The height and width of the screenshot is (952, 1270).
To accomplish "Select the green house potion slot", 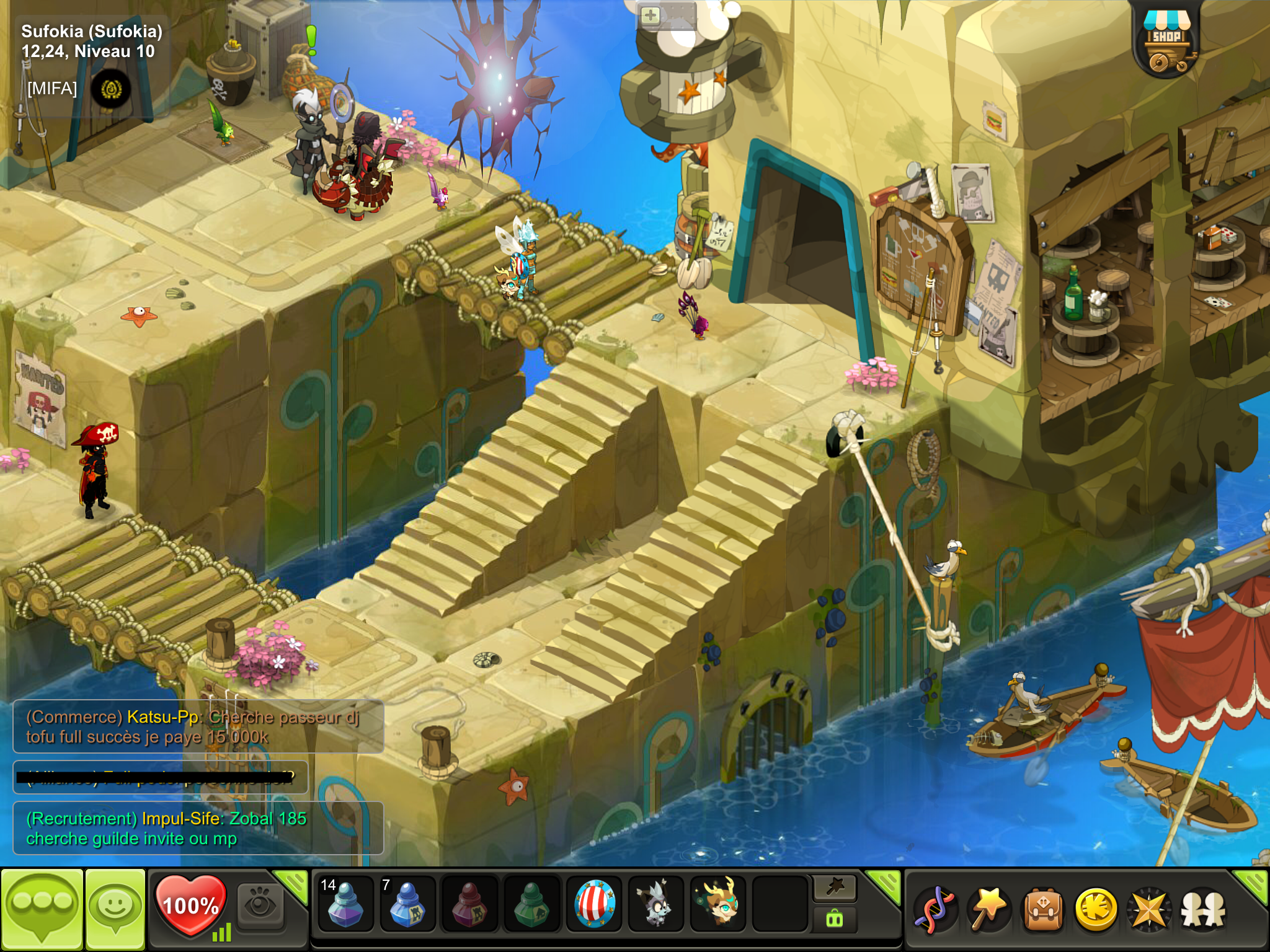I will click(x=531, y=906).
